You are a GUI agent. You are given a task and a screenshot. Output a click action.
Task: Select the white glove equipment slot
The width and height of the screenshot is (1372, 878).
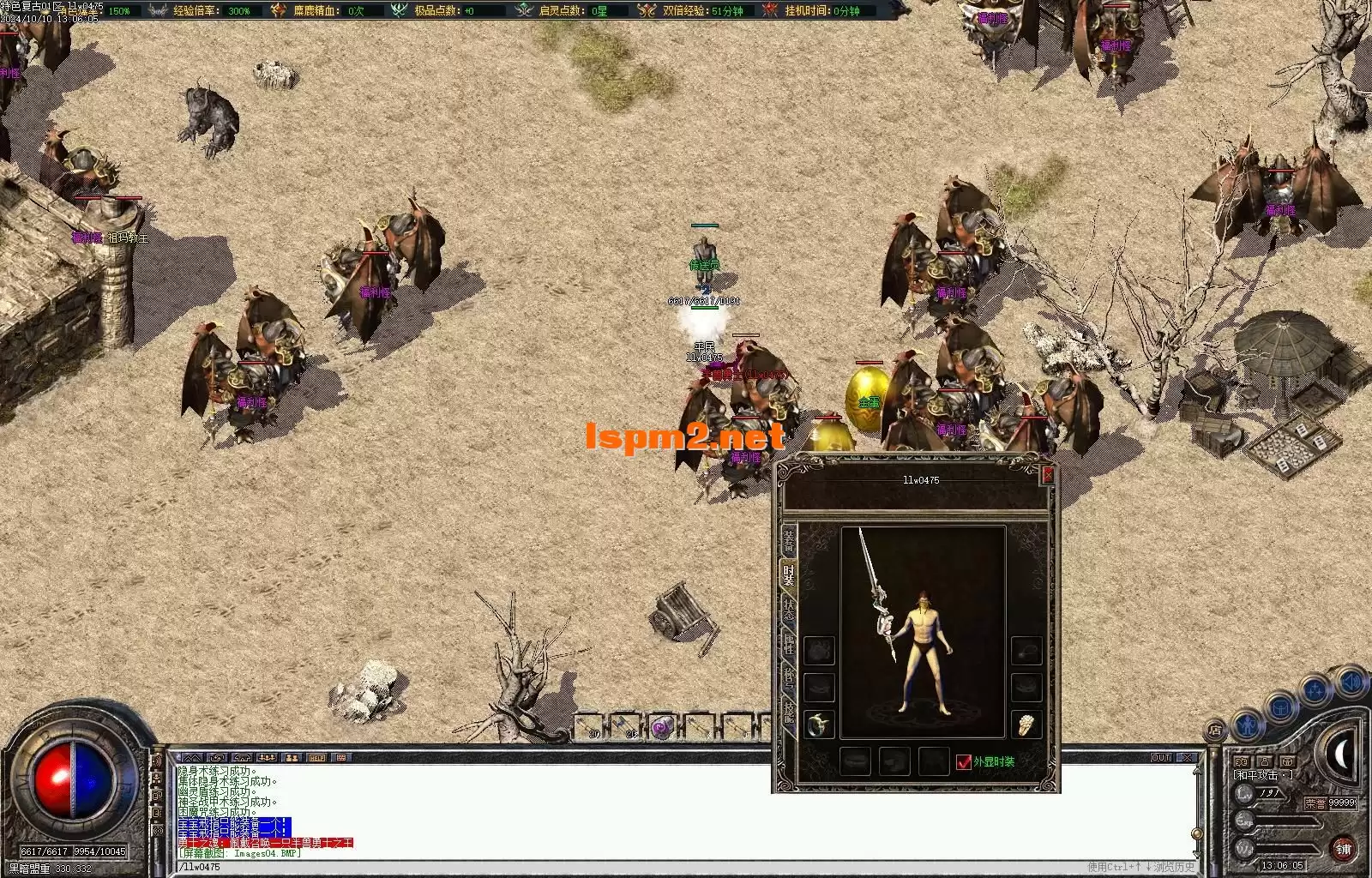pyautogui.click(x=1026, y=725)
